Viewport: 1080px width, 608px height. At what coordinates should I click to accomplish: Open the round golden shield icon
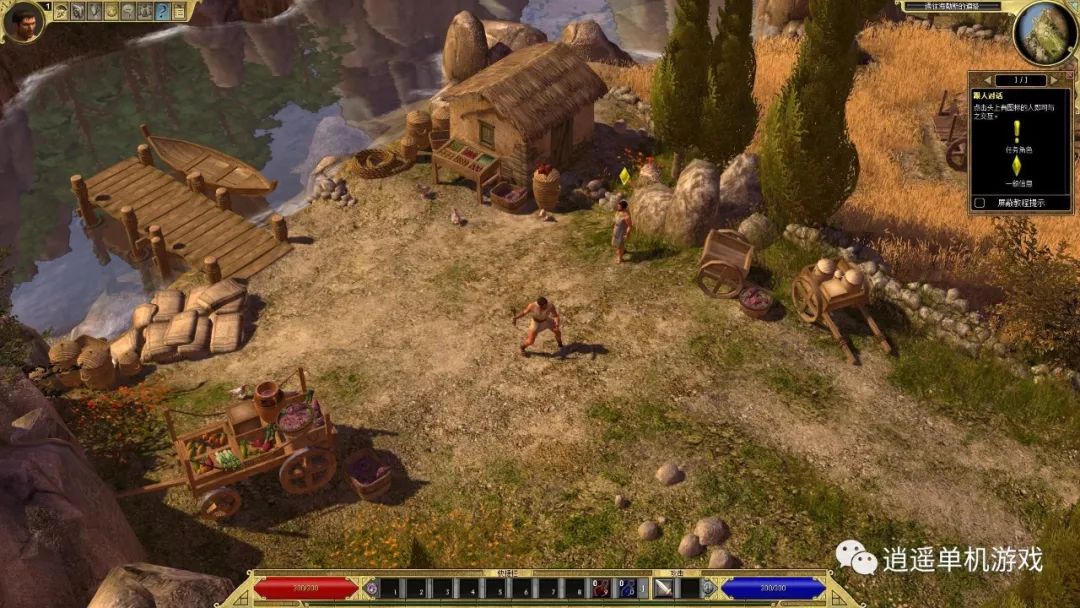click(x=111, y=11)
